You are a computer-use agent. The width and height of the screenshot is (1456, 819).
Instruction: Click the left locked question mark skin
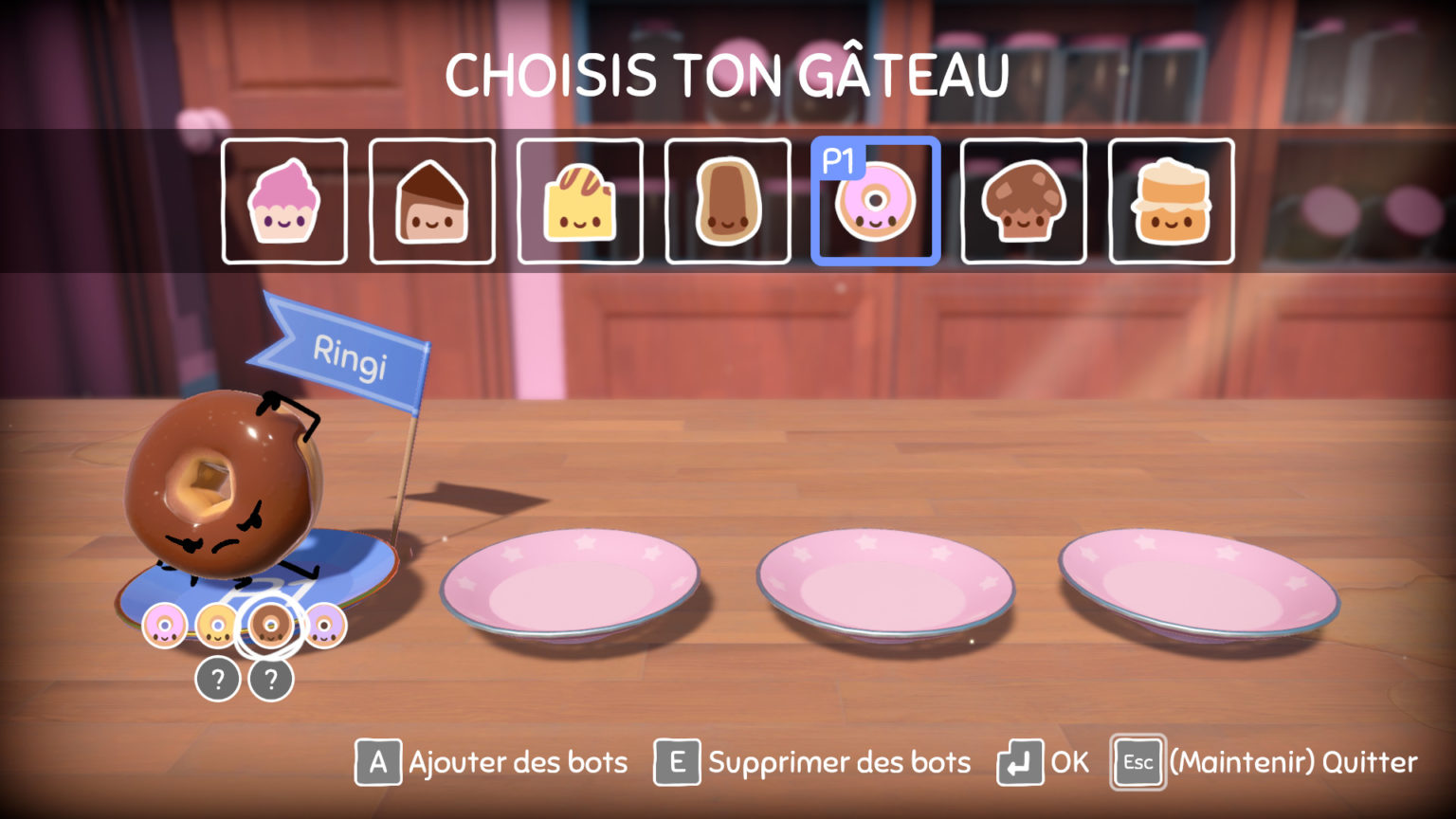[218, 679]
